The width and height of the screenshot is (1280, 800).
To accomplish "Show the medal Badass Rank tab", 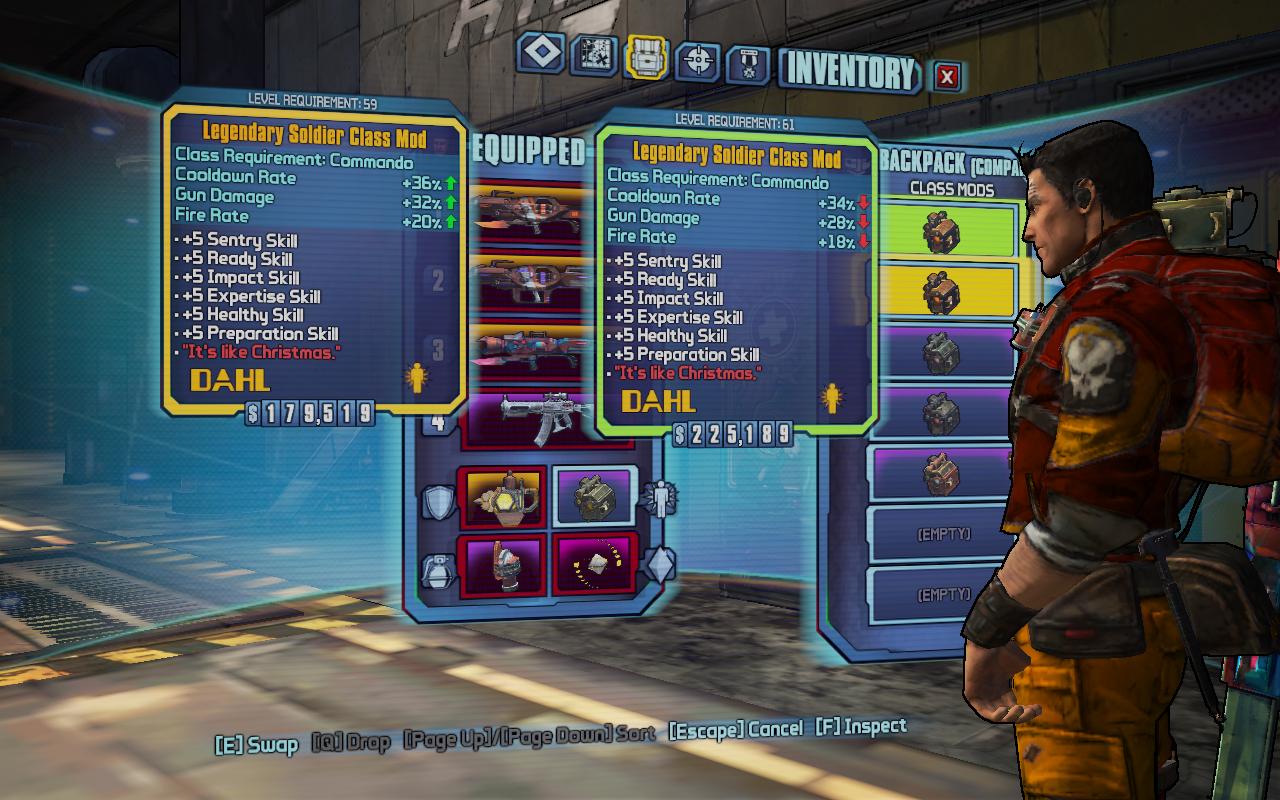I will pos(748,64).
